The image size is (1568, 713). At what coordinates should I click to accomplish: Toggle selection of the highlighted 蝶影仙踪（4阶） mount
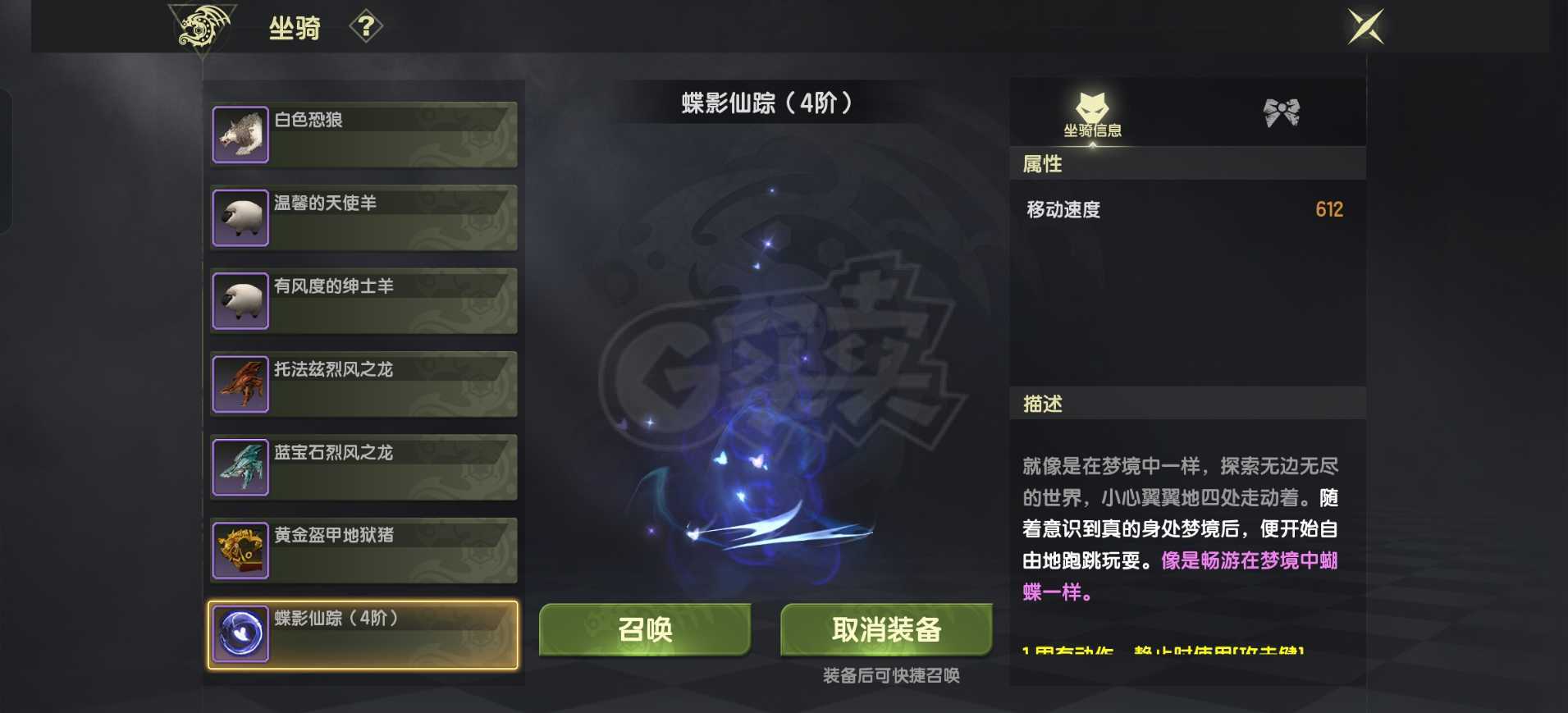362,633
